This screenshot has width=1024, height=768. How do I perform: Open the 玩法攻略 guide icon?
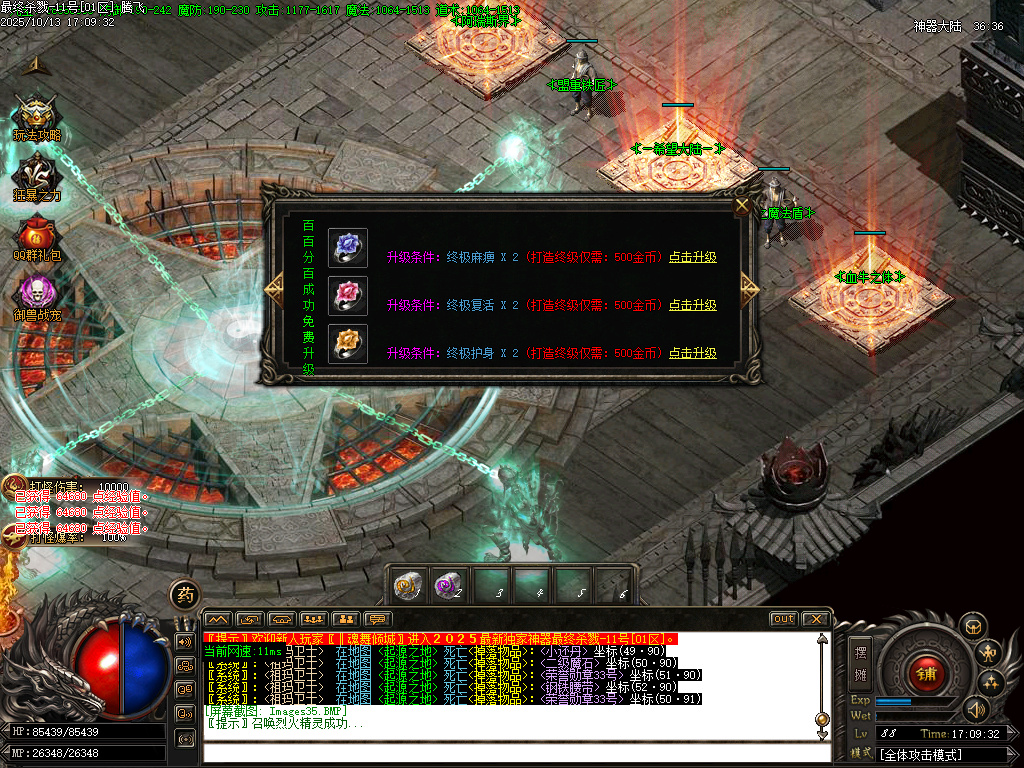(37, 116)
